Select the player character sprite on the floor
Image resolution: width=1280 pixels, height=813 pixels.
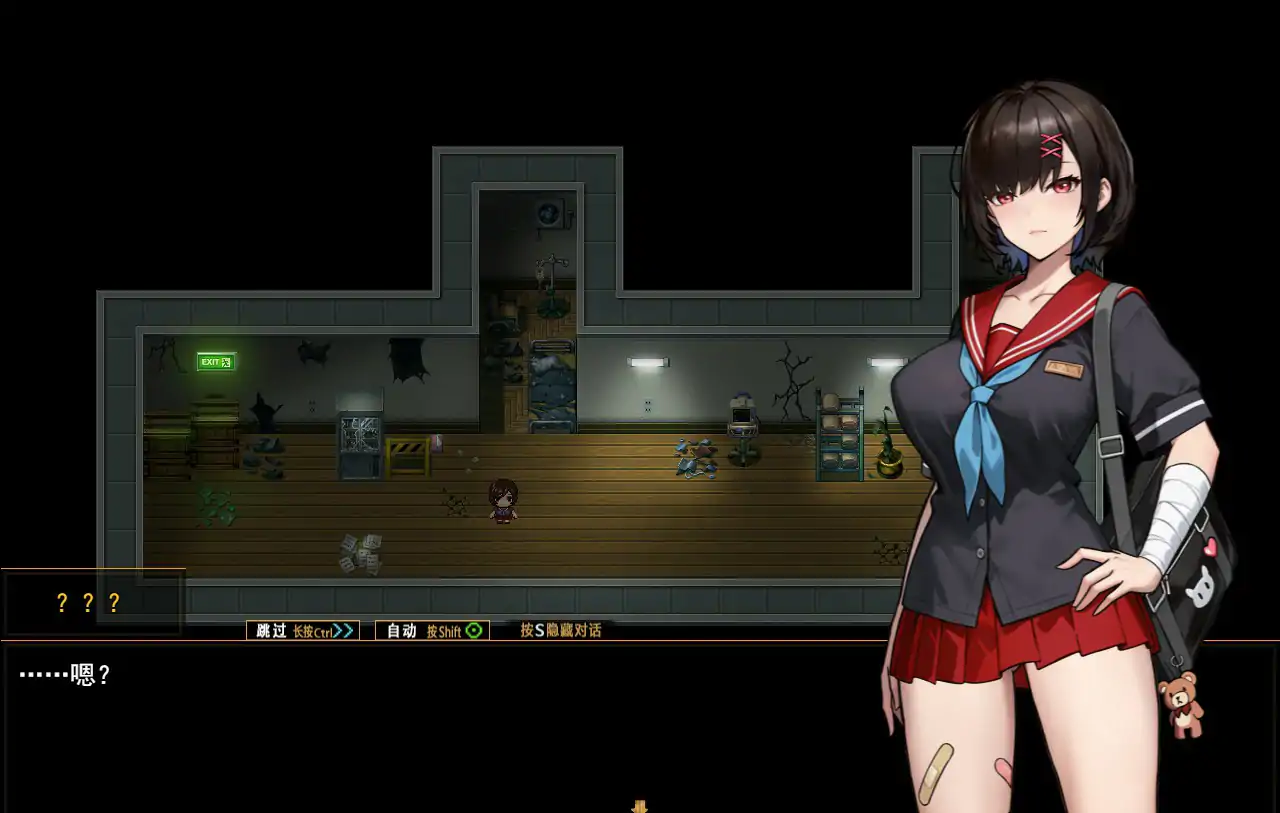point(505,498)
